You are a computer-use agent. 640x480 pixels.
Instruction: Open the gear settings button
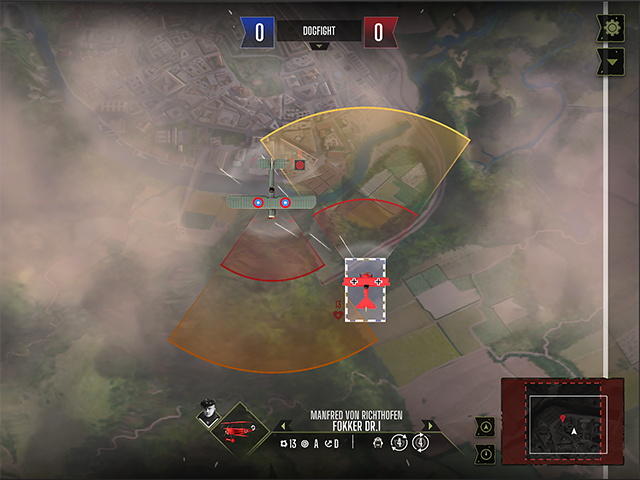(611, 28)
